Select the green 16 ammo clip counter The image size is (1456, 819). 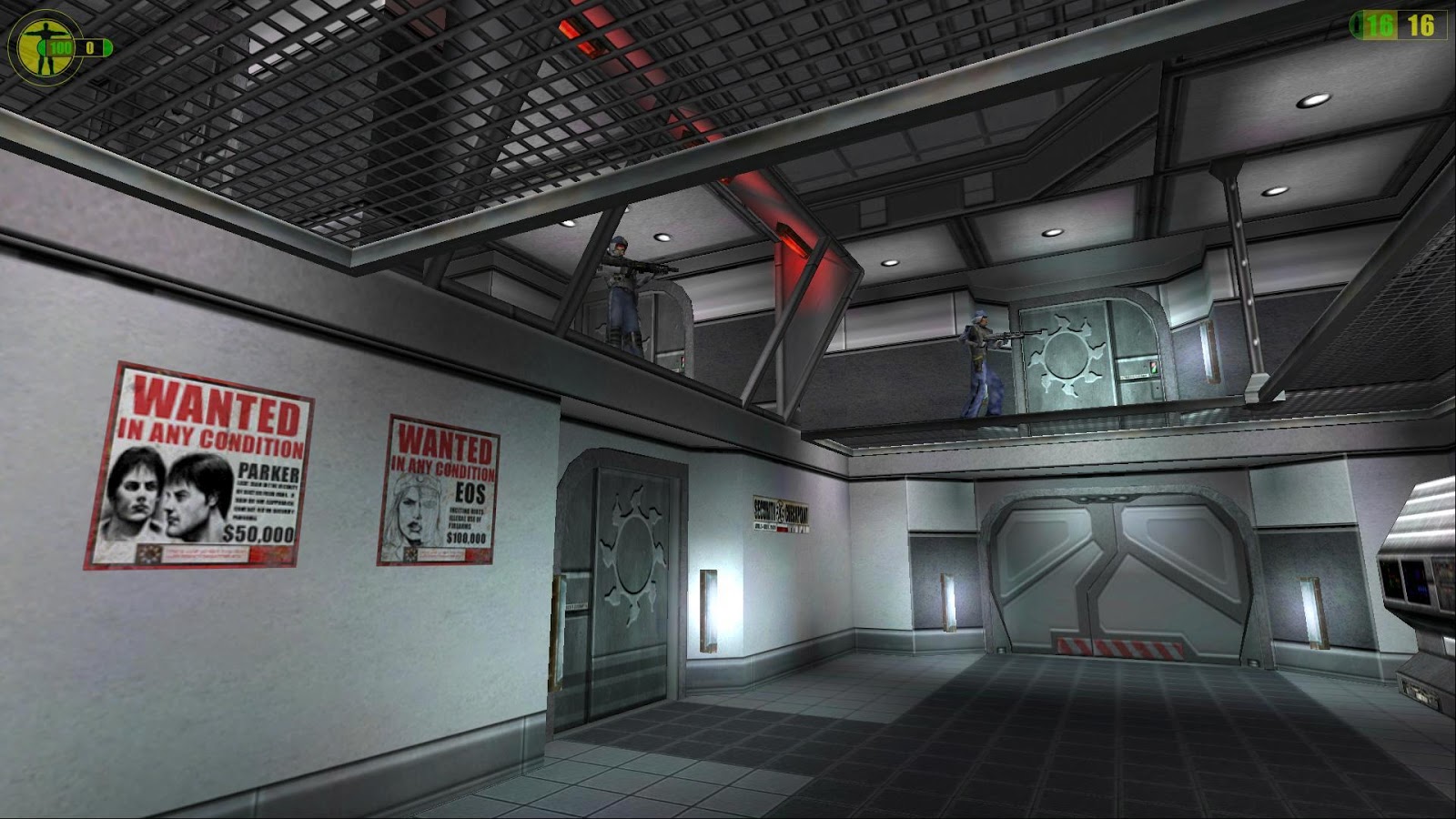(1380, 25)
